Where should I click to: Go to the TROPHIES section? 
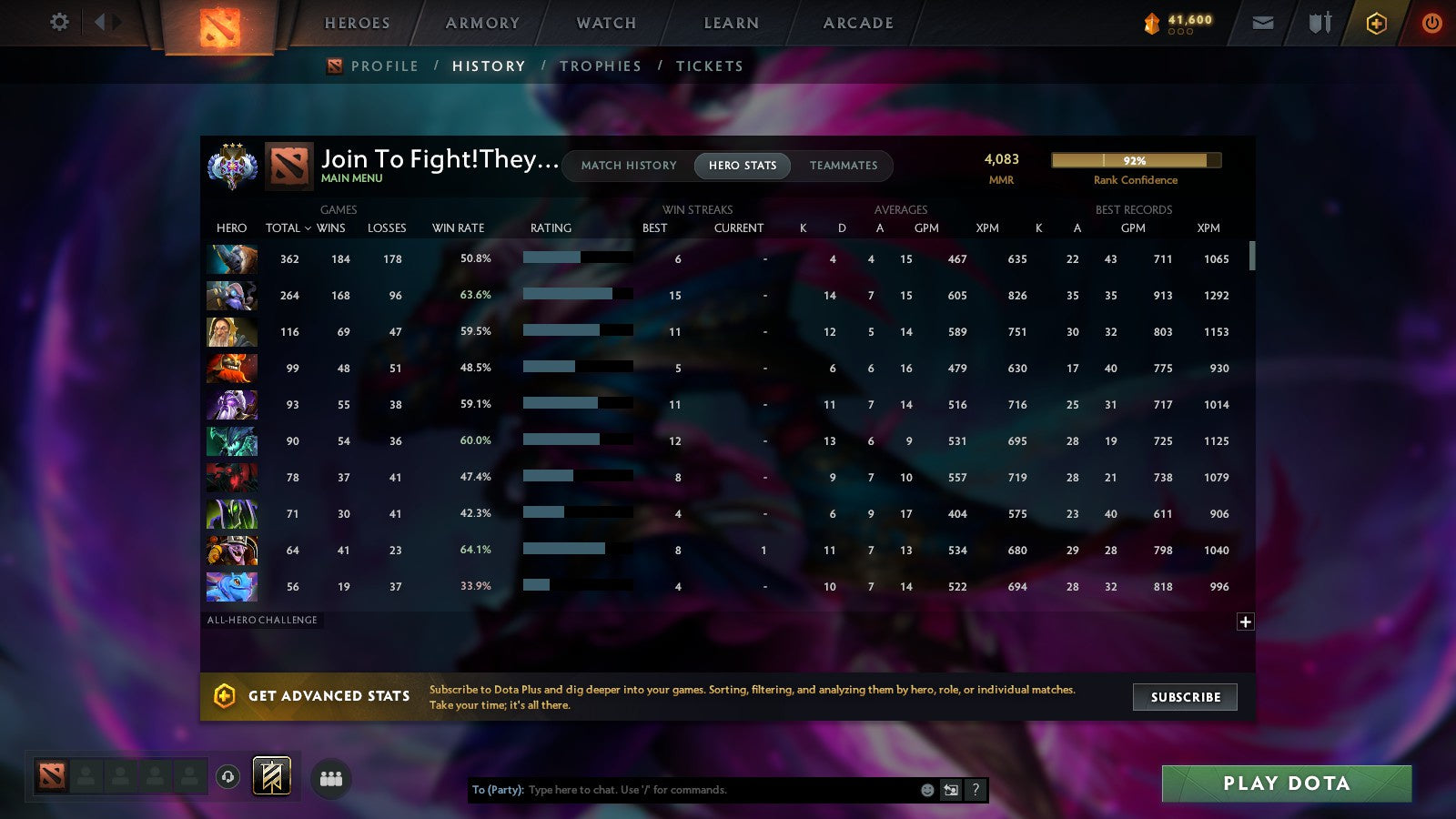tap(601, 66)
